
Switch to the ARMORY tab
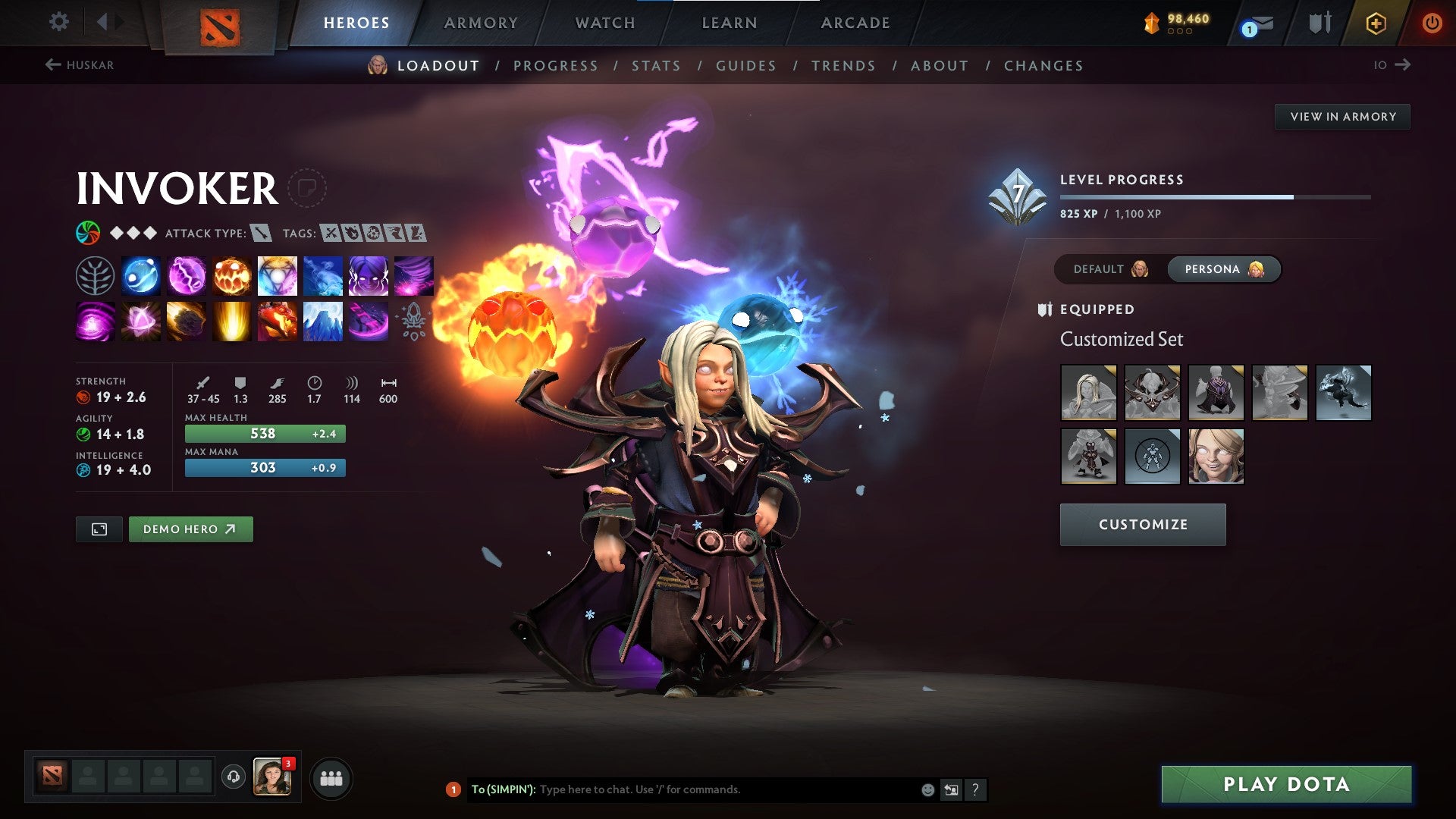point(481,23)
